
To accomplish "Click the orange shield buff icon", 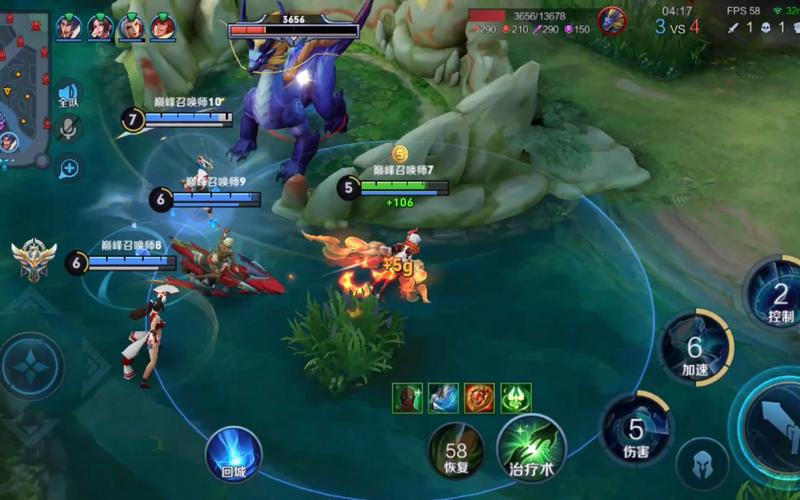I will tap(479, 398).
